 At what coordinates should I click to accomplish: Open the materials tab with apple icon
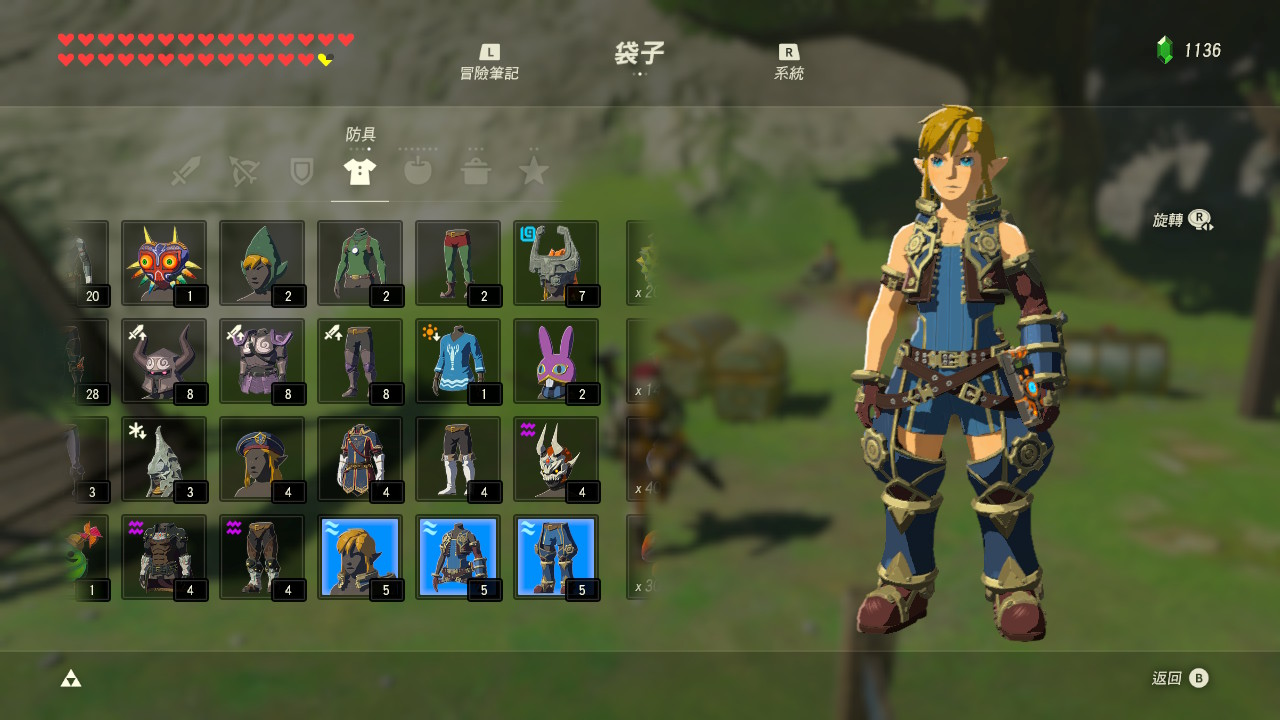point(417,170)
